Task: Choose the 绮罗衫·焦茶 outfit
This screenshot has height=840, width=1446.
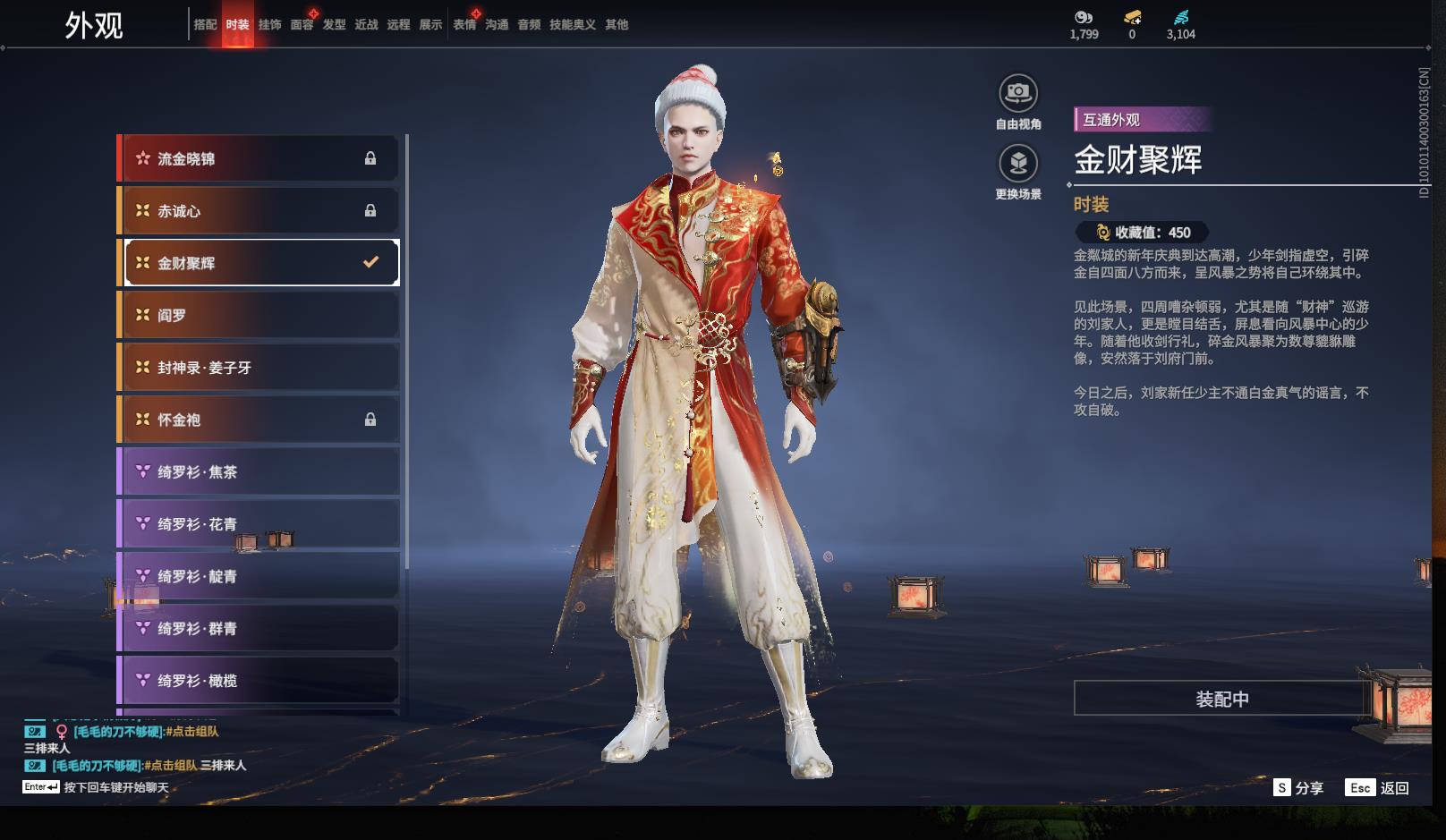Action: [259, 471]
